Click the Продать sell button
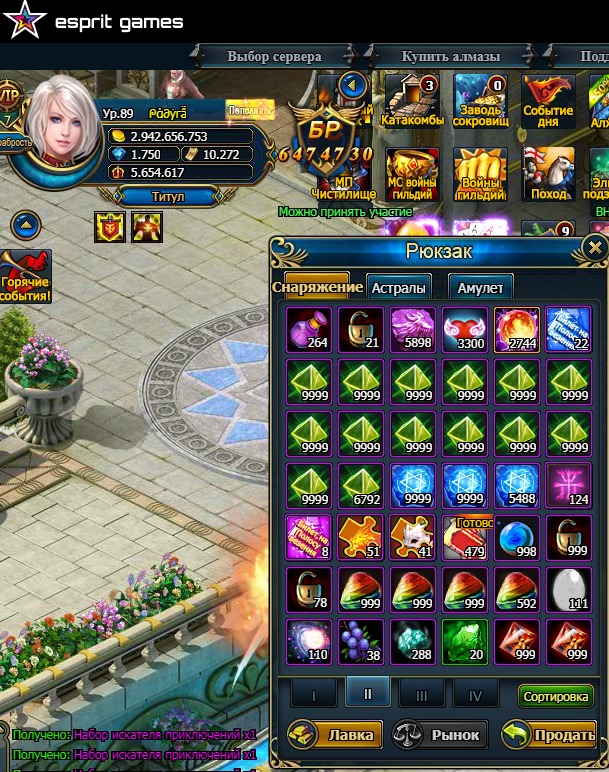Viewport: 609px width, 772px height. click(548, 735)
